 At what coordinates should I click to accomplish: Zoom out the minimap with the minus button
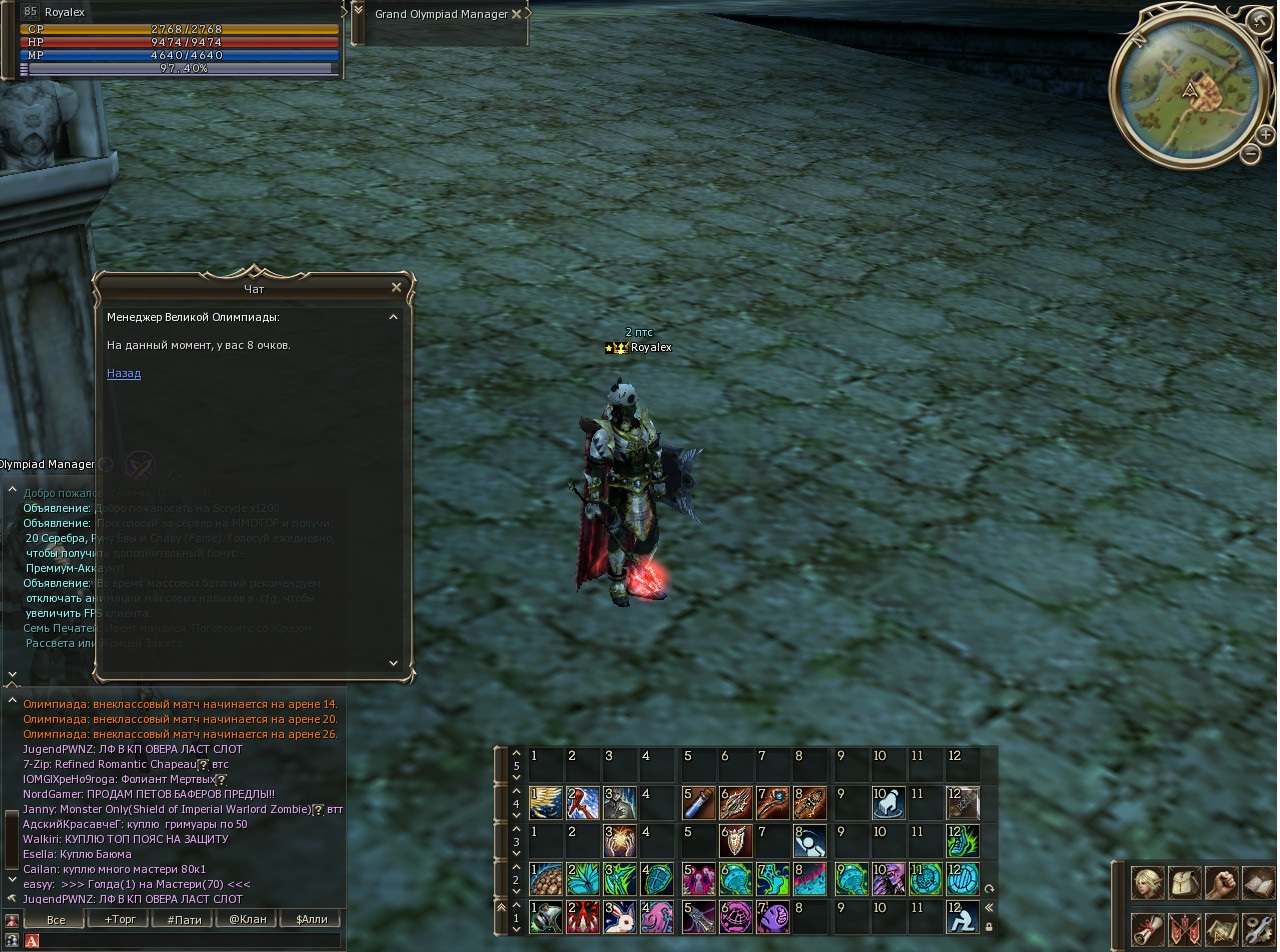click(1250, 153)
